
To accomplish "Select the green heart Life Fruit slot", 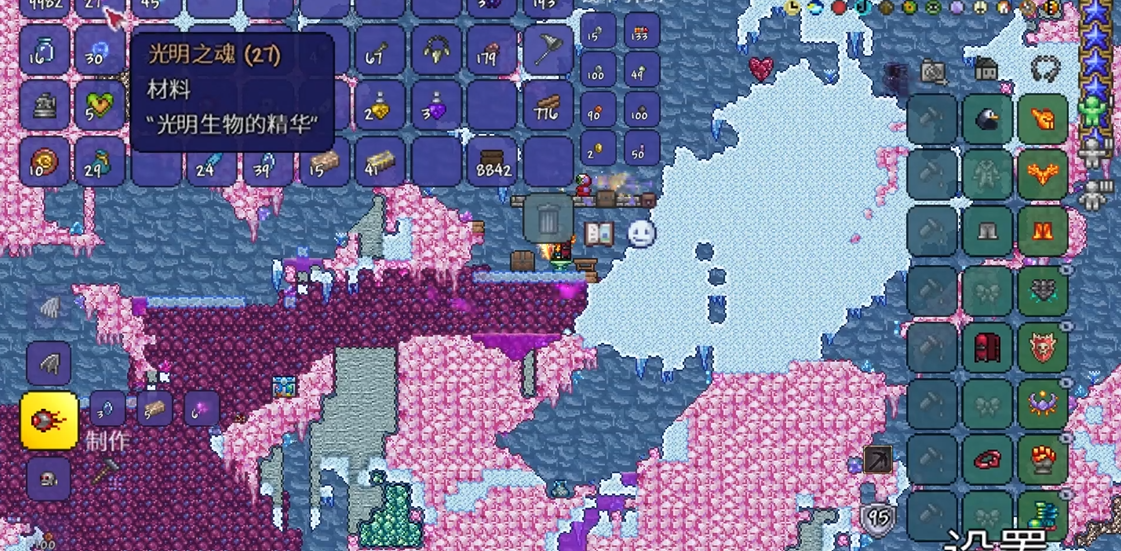I will pos(98,106).
